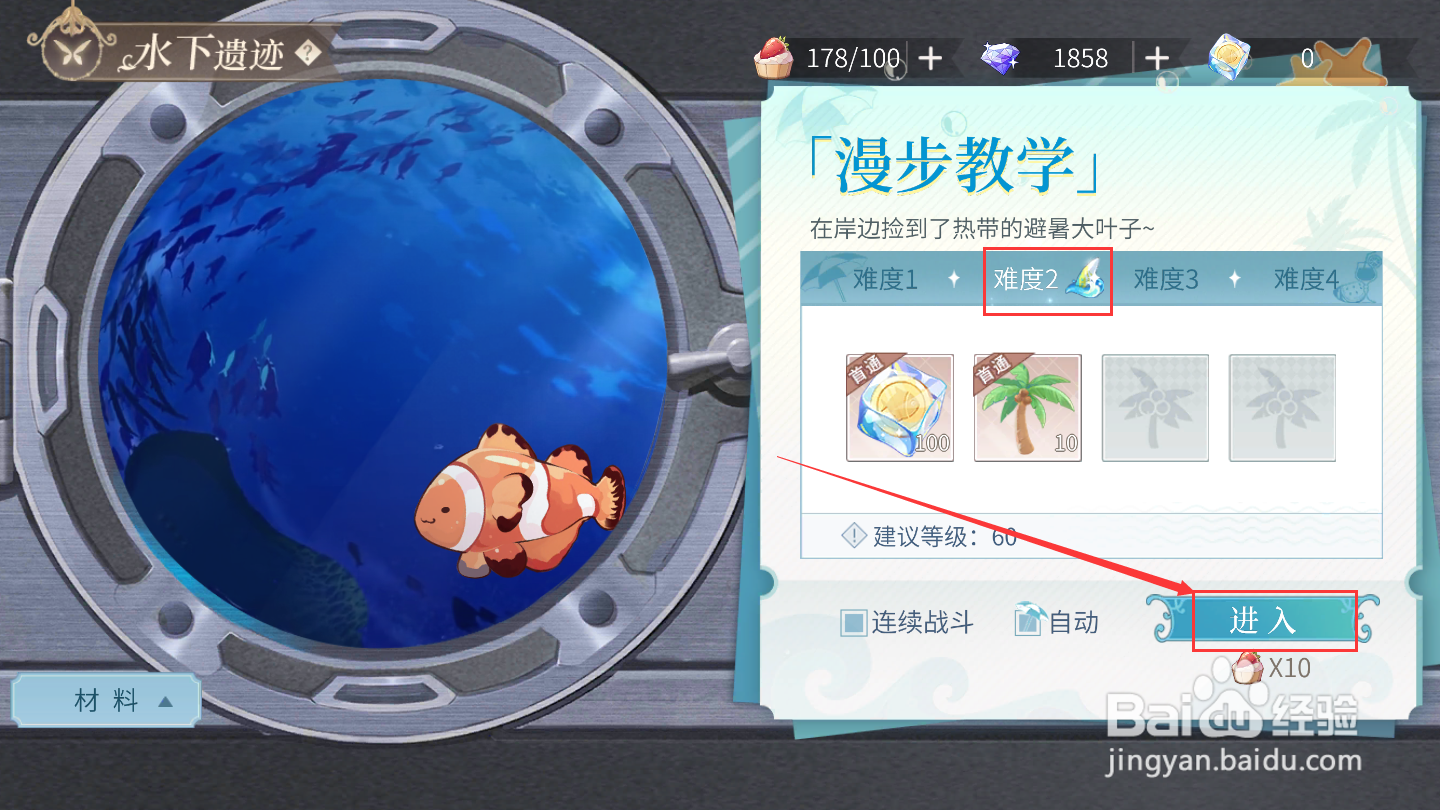Click the suggested level warning icon
Image resolution: width=1440 pixels, height=810 pixels.
tap(851, 537)
